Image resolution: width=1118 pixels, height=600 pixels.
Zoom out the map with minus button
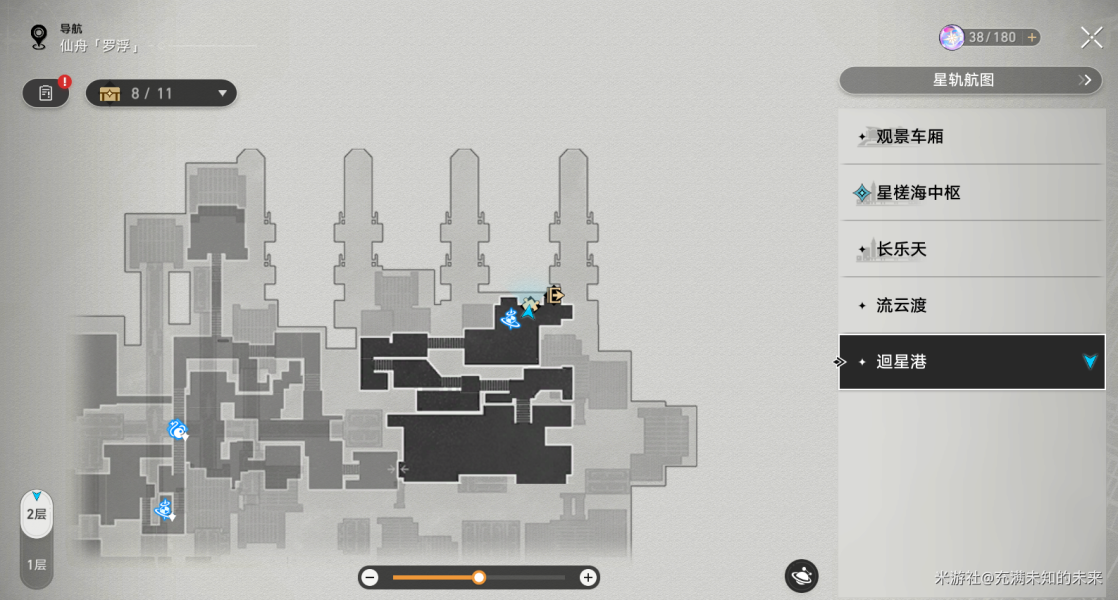click(370, 577)
